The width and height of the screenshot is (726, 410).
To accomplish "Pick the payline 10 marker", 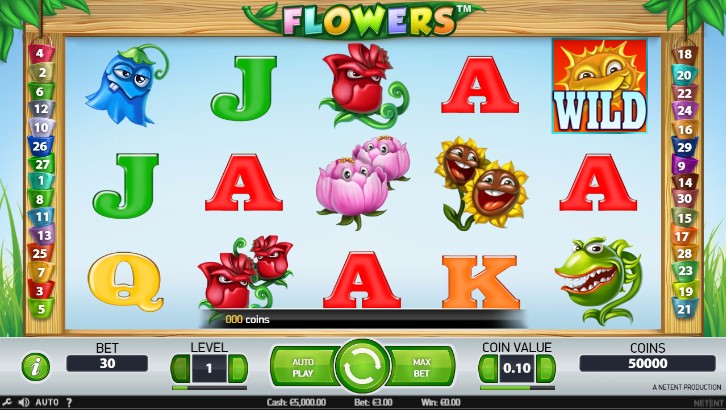I will pyautogui.click(x=42, y=127).
